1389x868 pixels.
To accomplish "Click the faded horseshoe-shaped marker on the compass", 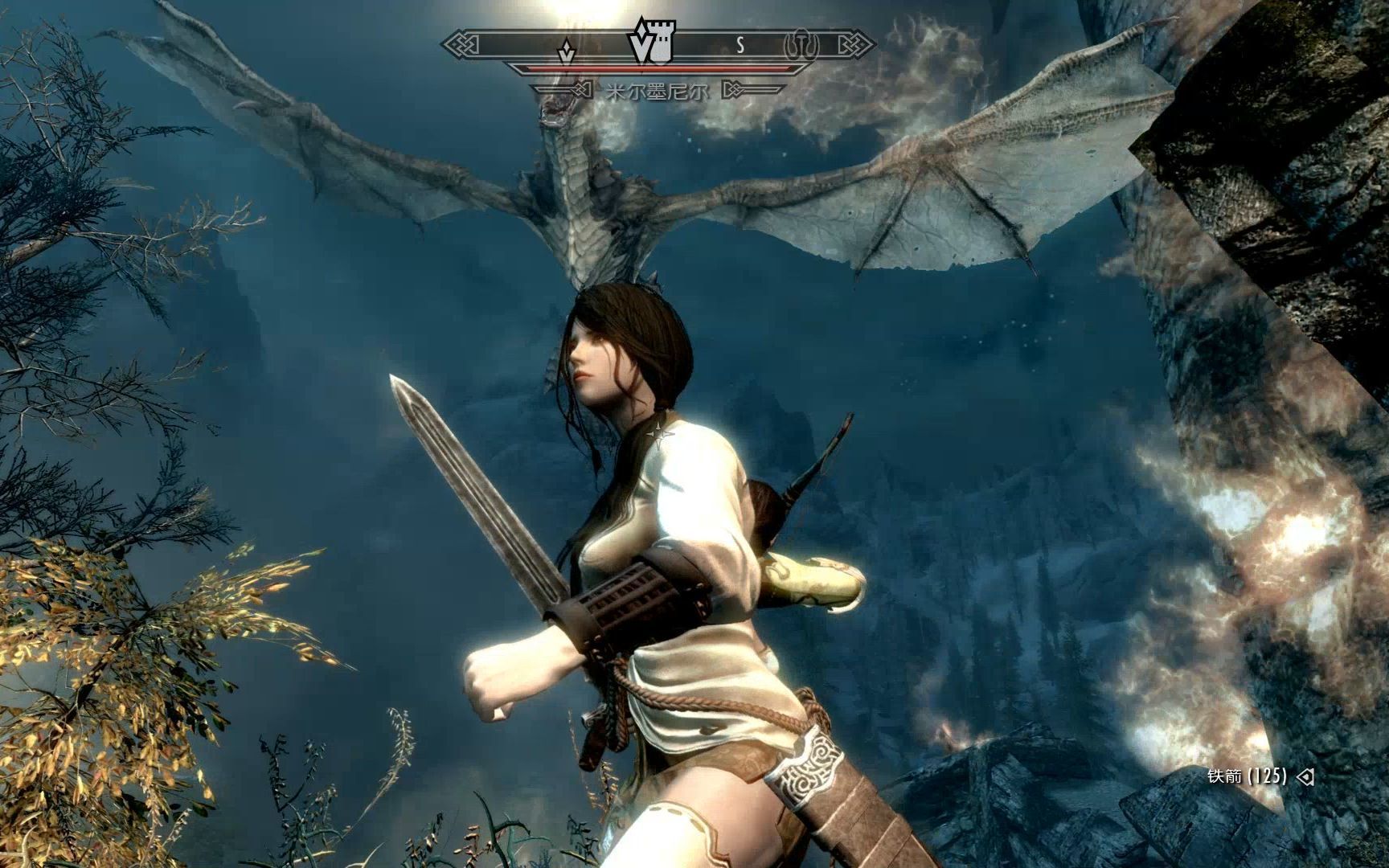I will [x=801, y=46].
